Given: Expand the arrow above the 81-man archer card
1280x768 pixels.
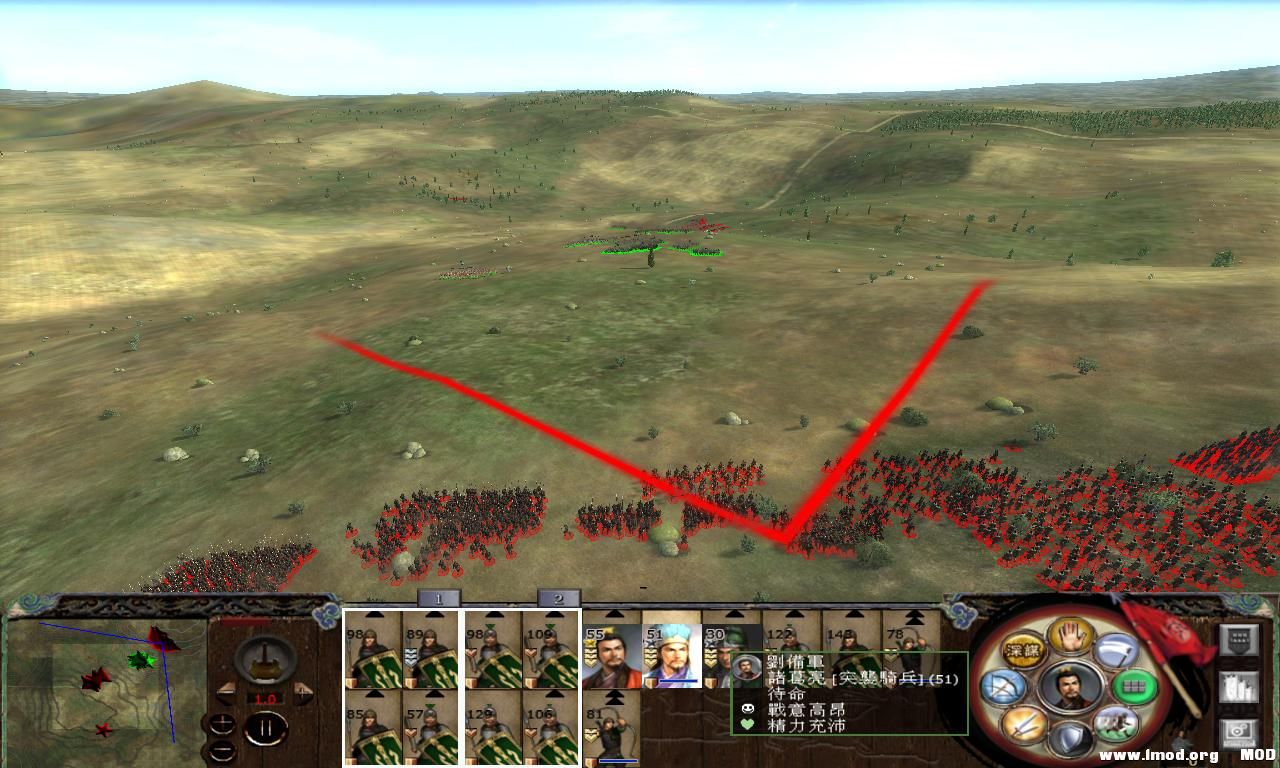Looking at the screenshot, I should click(x=613, y=699).
